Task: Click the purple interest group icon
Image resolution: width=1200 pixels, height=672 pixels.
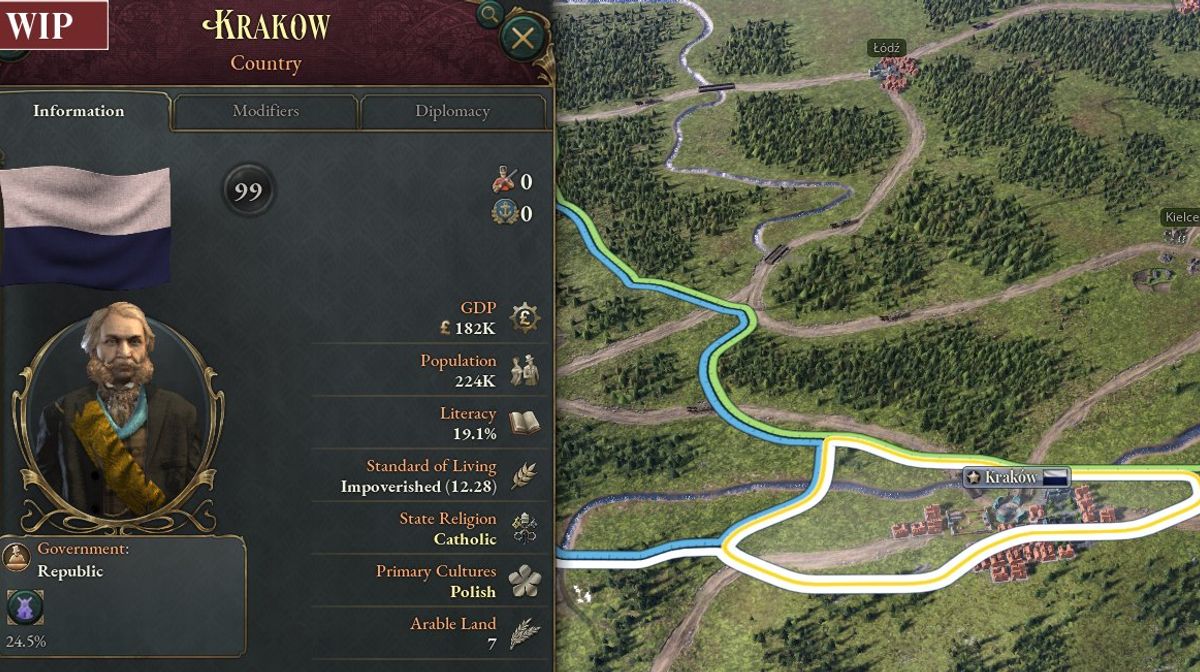Action: tap(25, 607)
